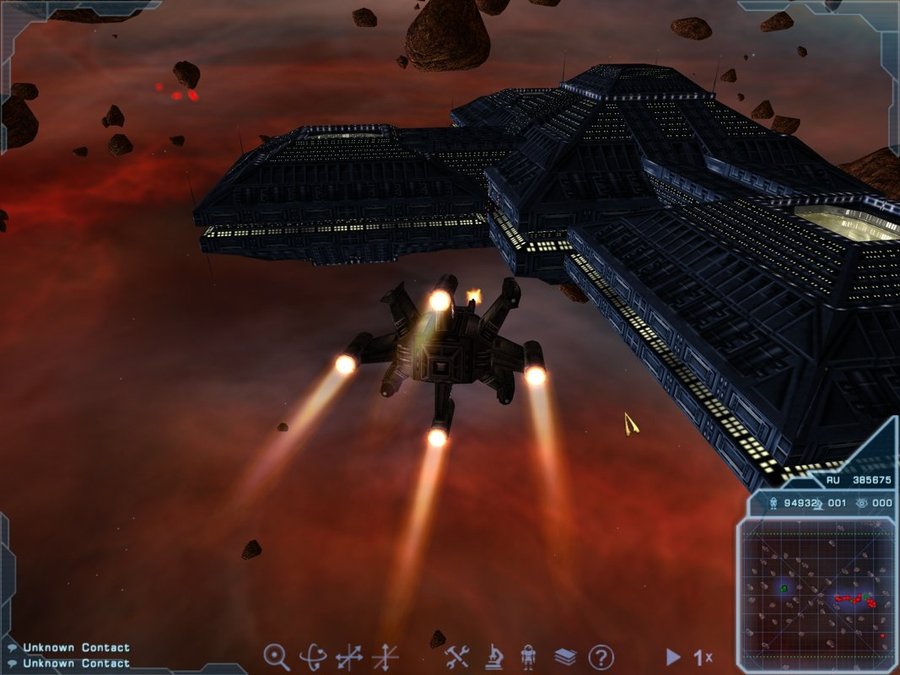Click the magnifying glass zoom icon
900x675 pixels.
pos(276,657)
